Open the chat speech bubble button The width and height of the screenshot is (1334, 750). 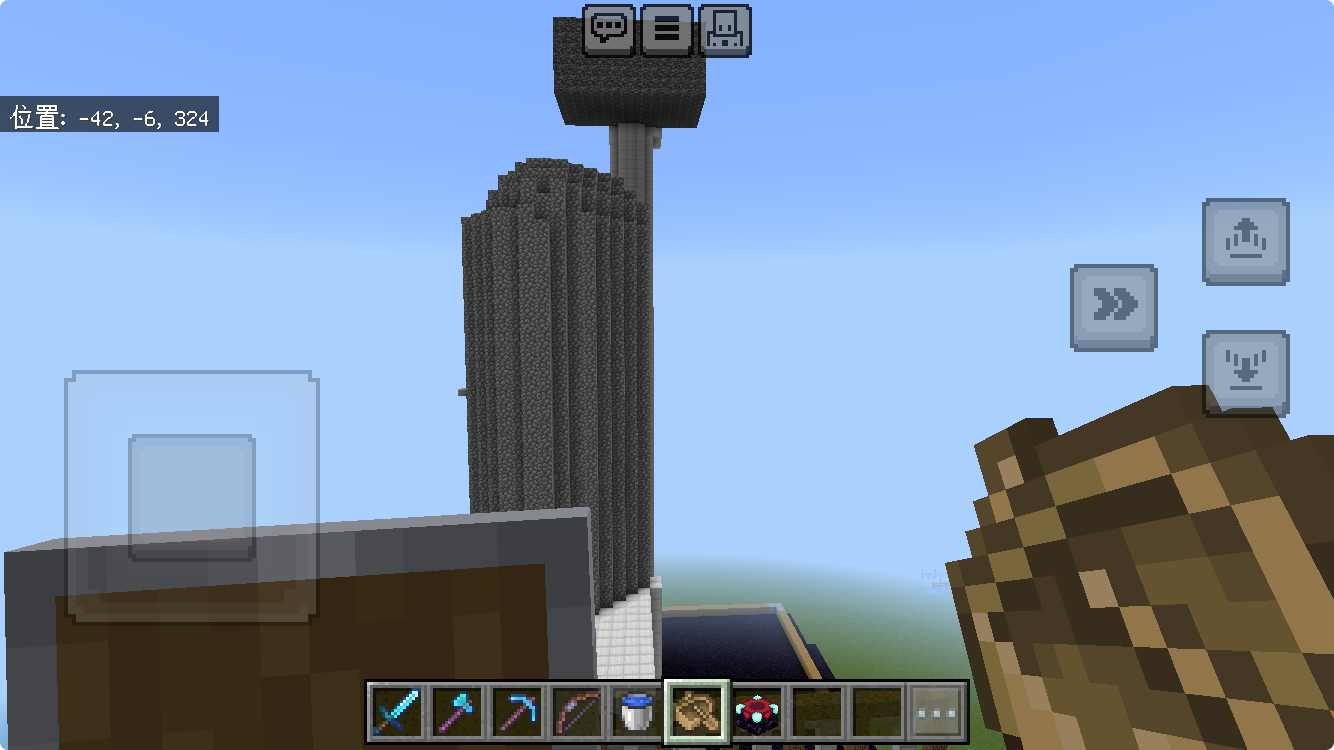tap(609, 30)
